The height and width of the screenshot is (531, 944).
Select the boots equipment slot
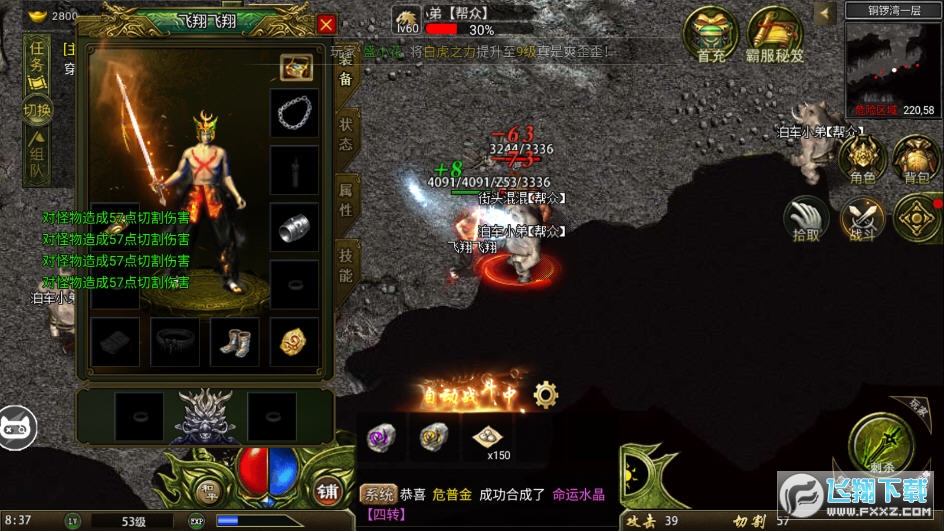234,342
